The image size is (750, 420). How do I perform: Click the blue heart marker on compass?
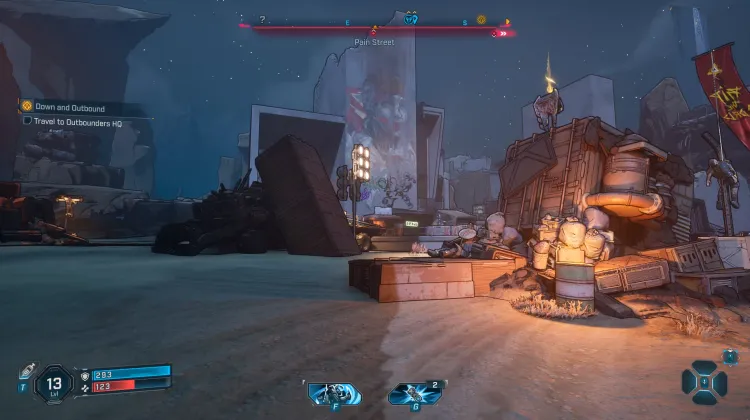[x=410, y=19]
